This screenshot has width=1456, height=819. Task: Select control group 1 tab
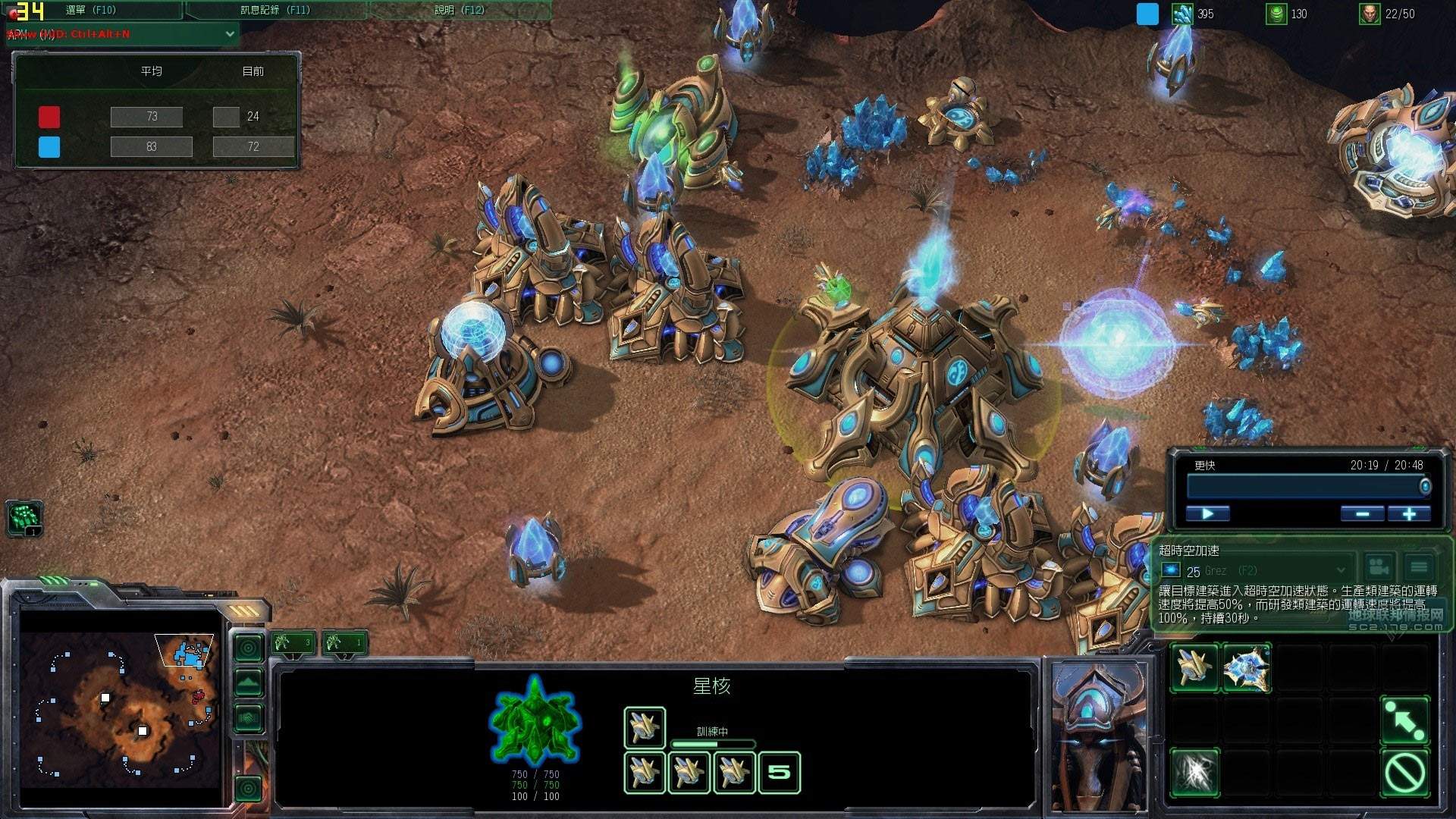293,644
